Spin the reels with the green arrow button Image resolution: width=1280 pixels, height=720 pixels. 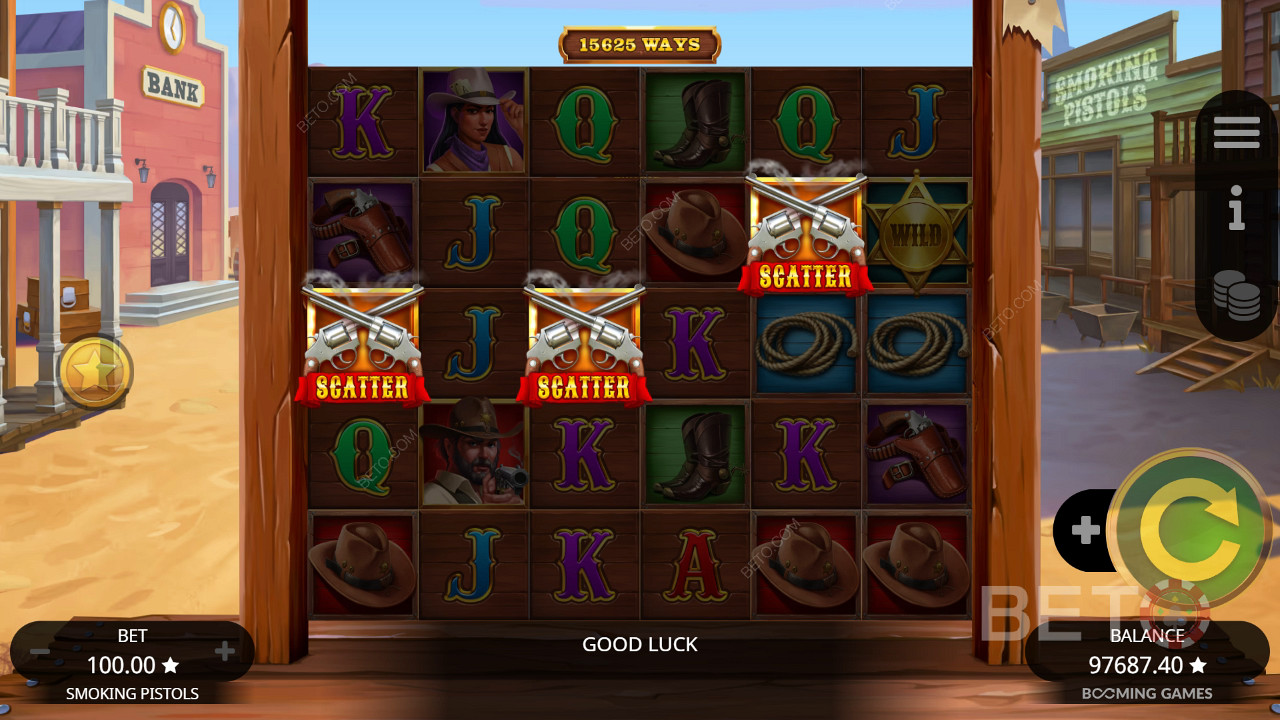click(1188, 529)
